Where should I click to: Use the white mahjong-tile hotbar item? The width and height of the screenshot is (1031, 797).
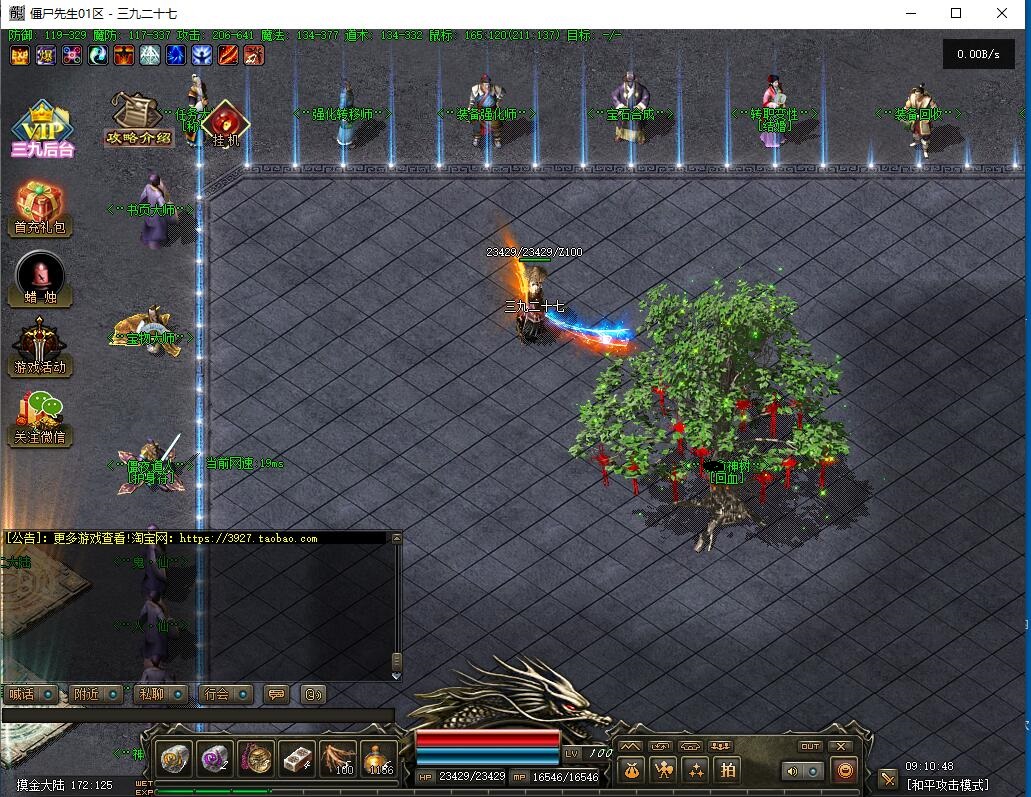(x=297, y=759)
